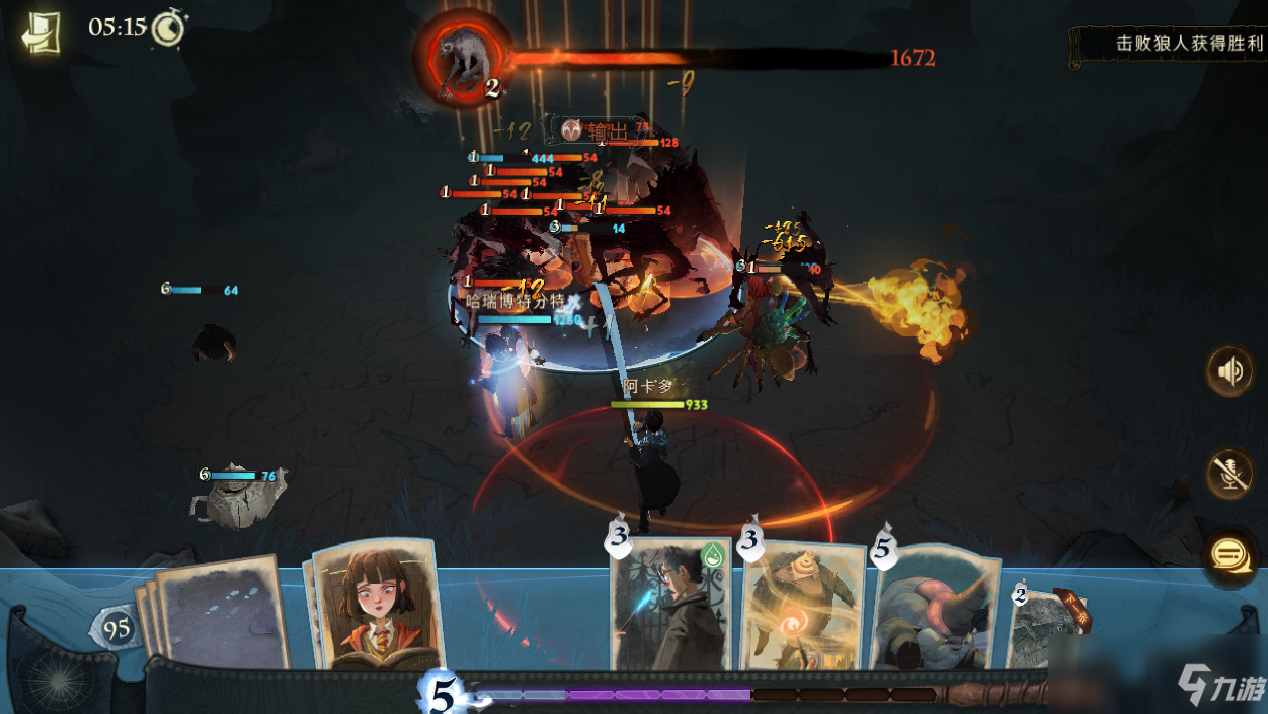Play the 5-cost horned beast card
Viewport: 1268px width, 714px height.
(936, 610)
